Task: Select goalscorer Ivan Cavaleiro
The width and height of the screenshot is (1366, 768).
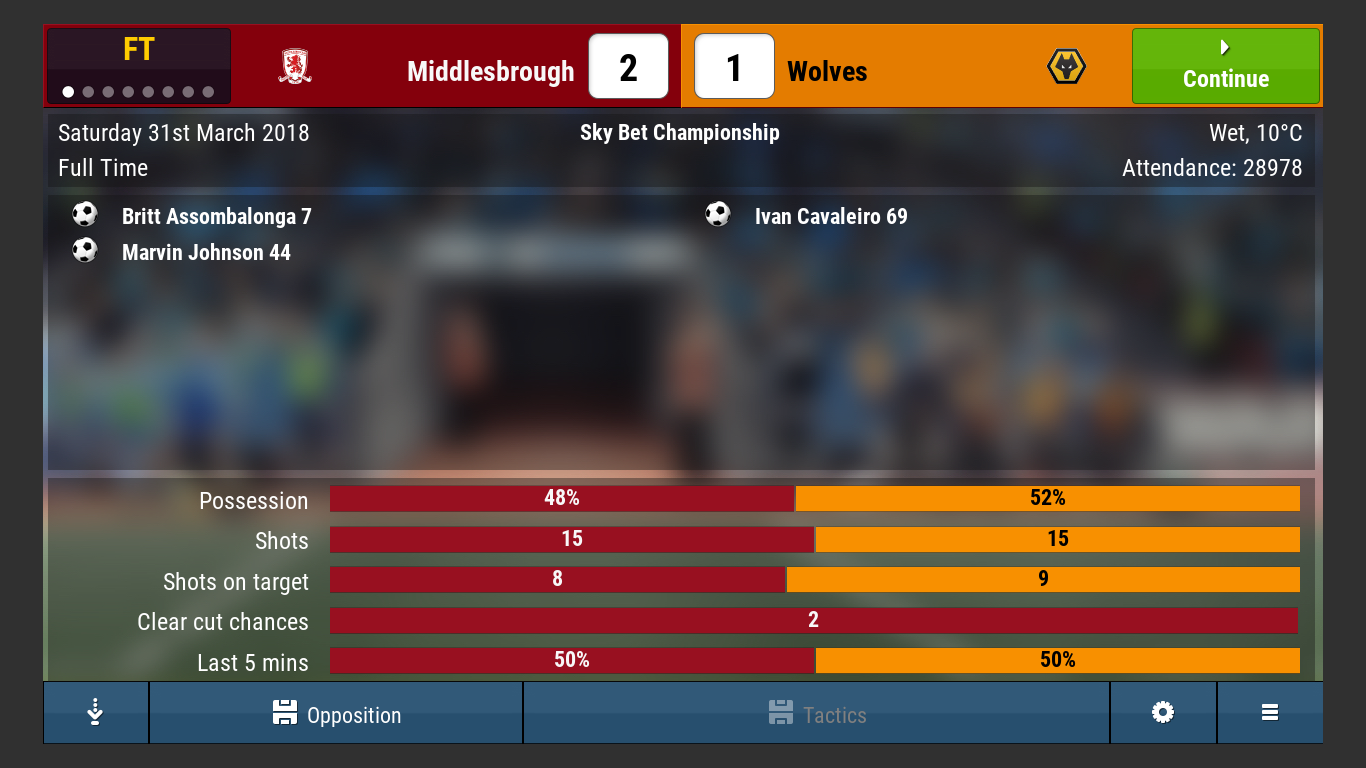Action: pyautogui.click(x=831, y=216)
